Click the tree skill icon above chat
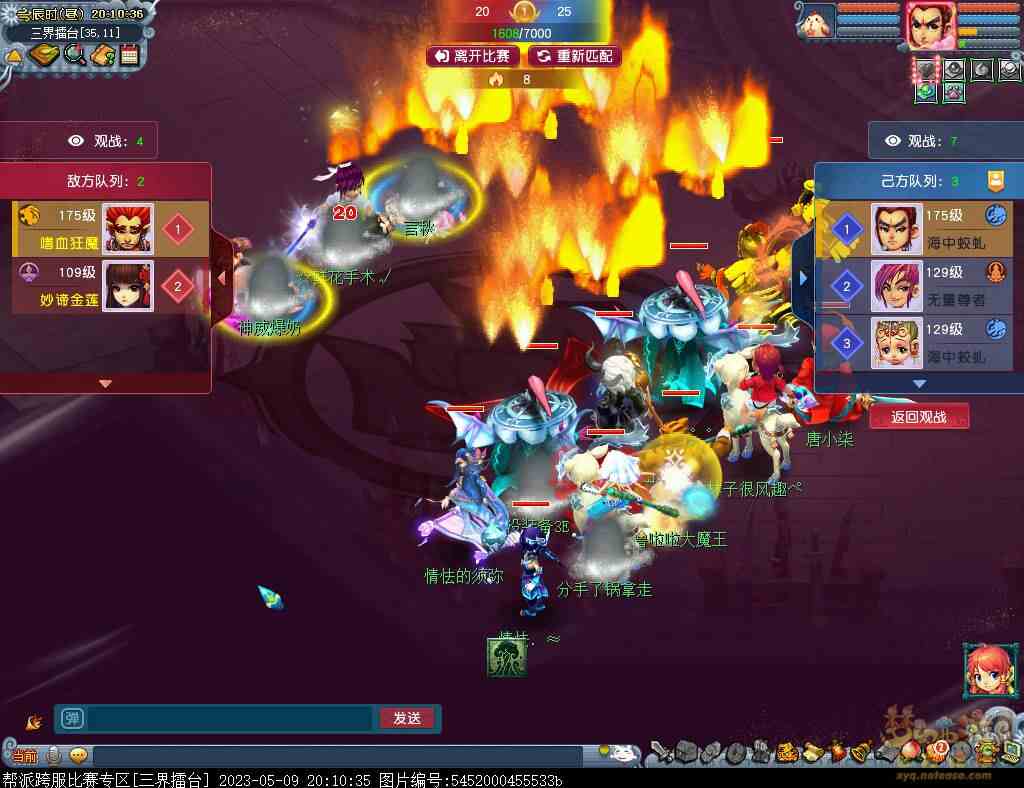 pyautogui.click(x=507, y=656)
